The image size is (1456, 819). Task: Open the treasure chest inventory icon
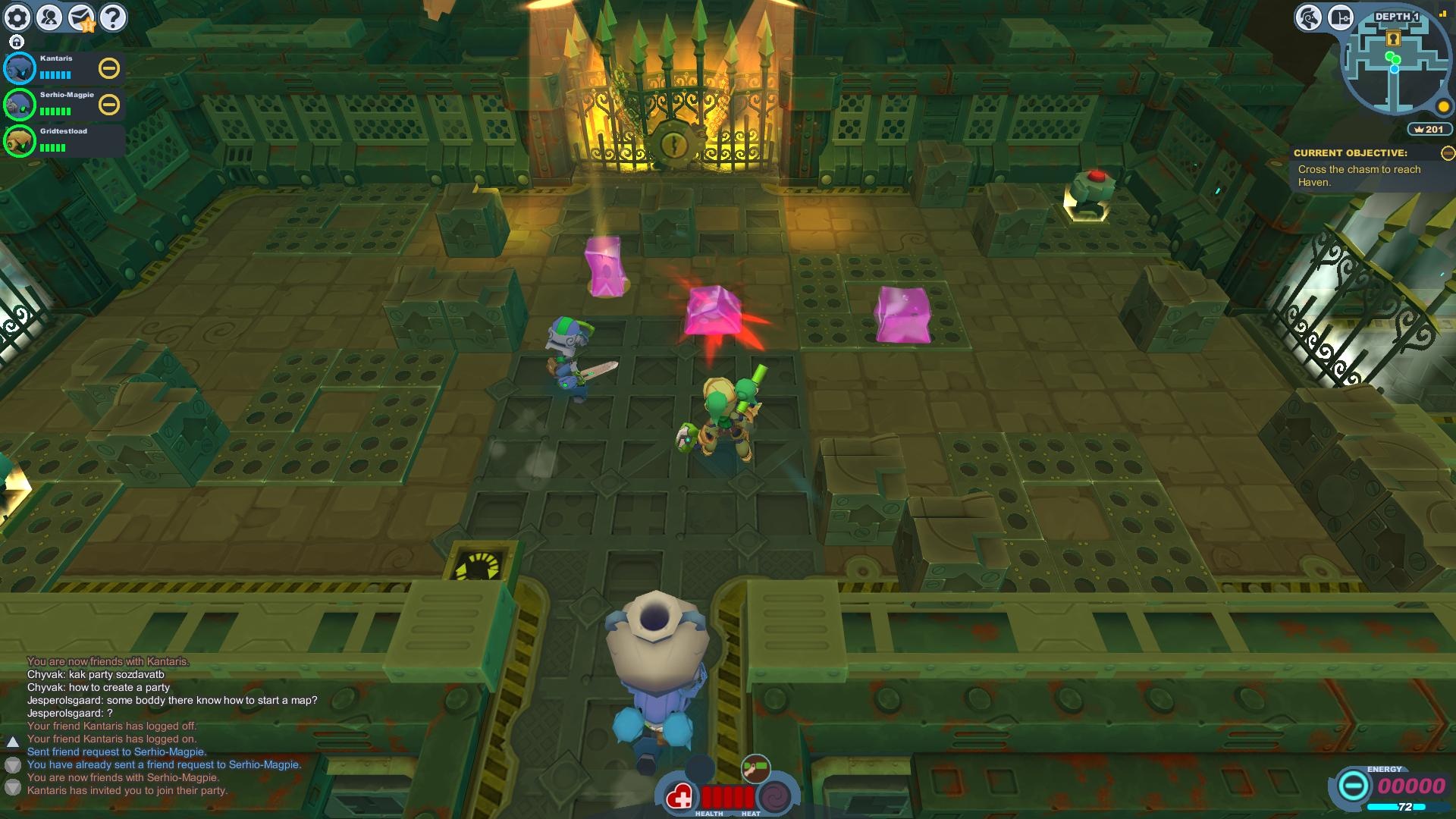tap(1340, 17)
